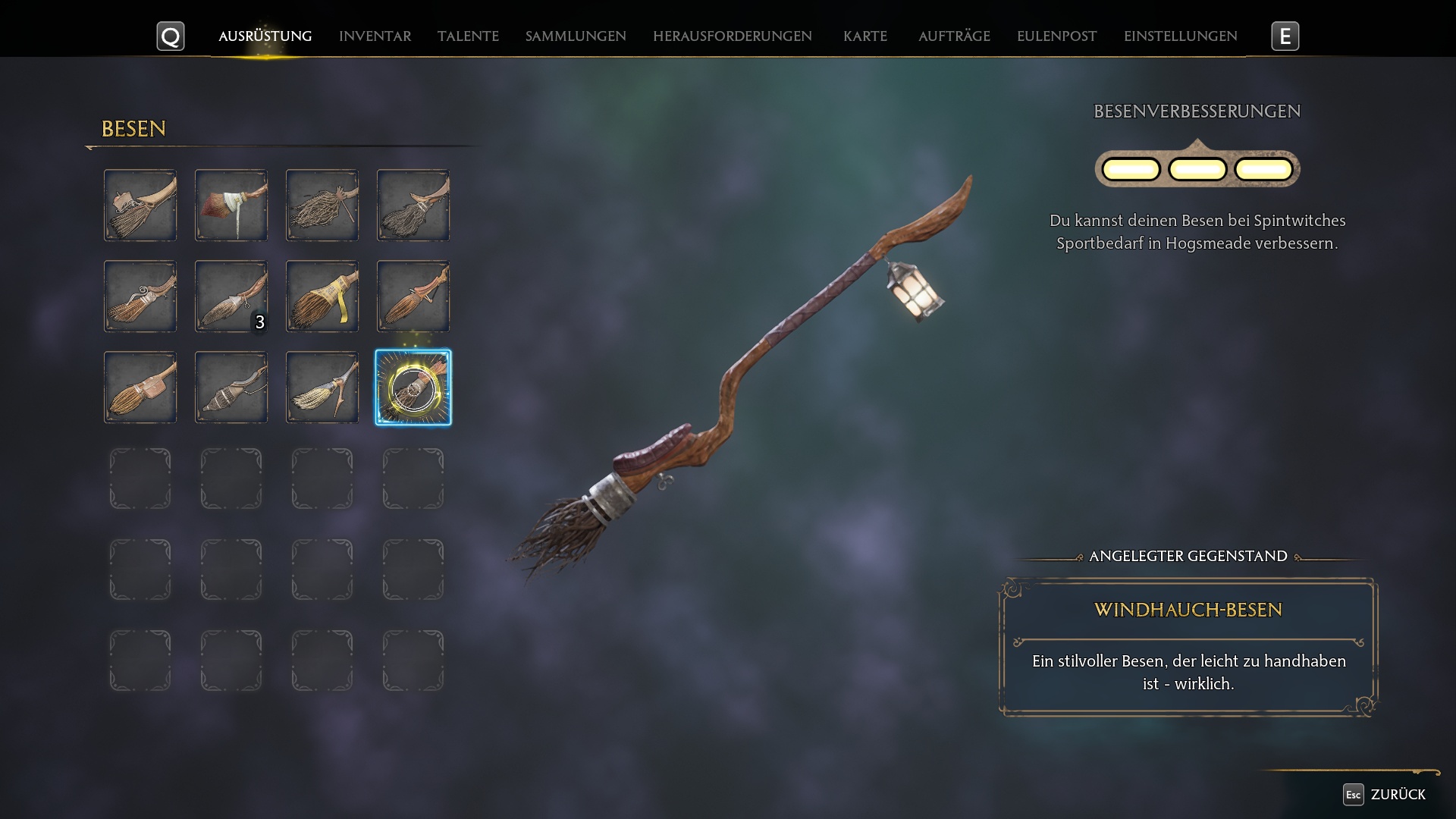Select the broom with a leather satchel

tap(140, 388)
